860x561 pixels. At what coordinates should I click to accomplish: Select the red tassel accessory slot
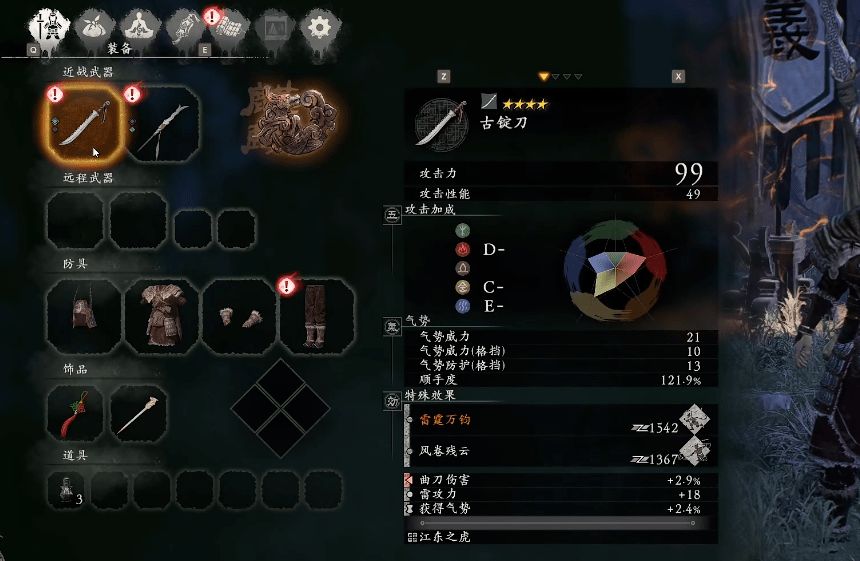[75, 413]
